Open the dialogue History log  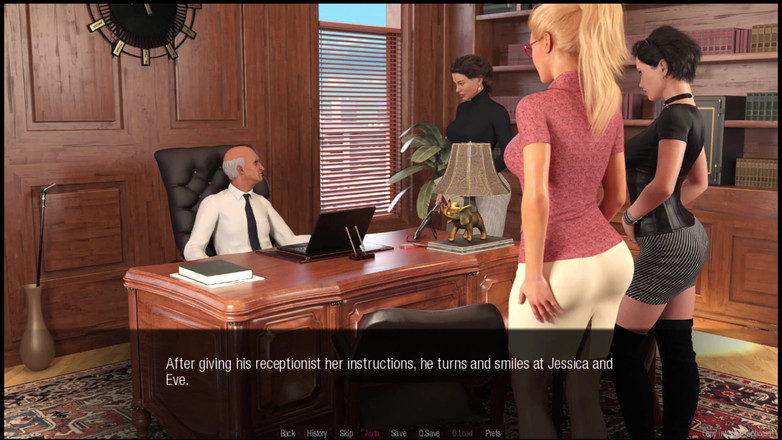(x=317, y=433)
